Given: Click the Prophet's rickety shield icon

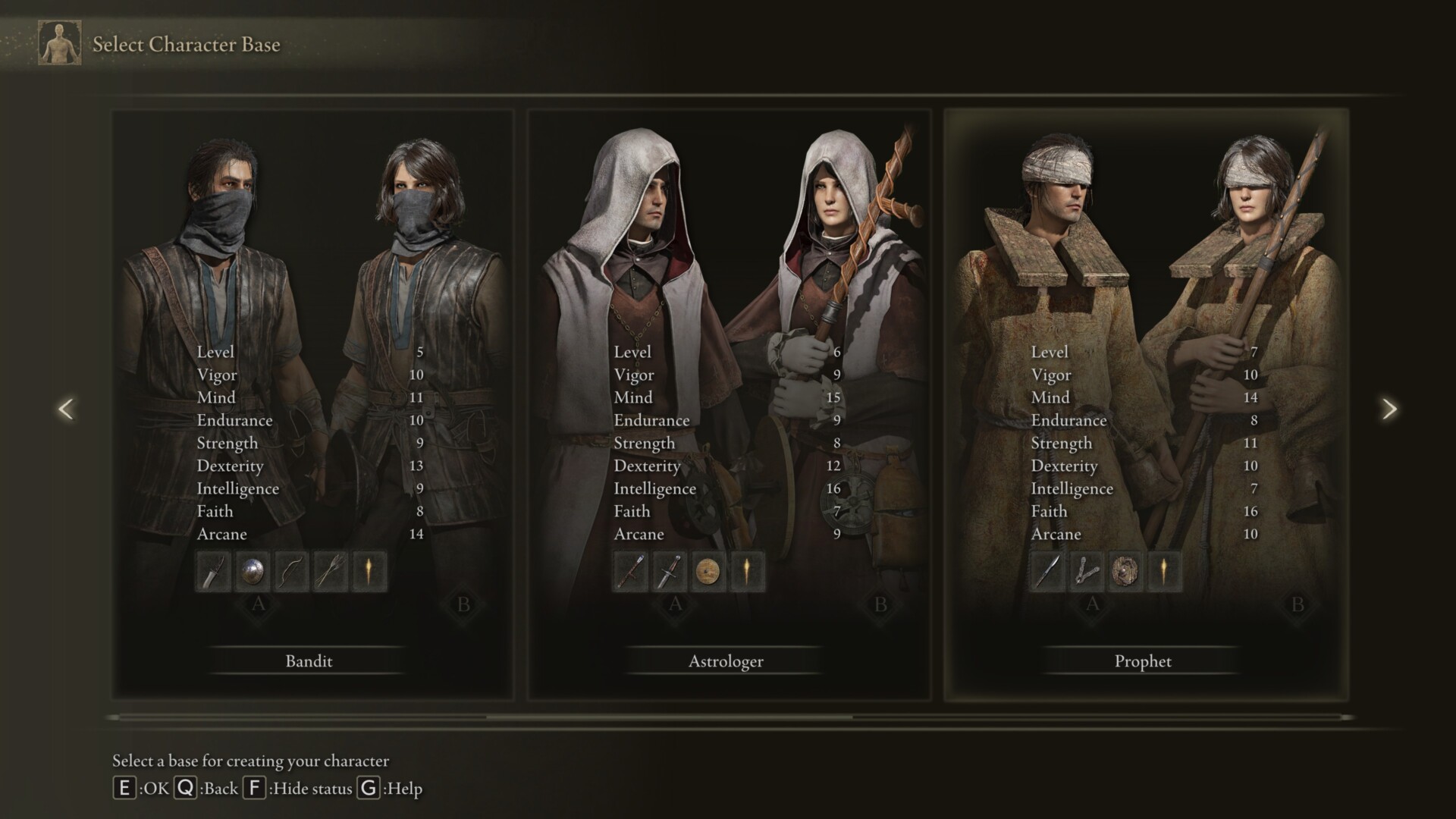Looking at the screenshot, I should click(x=1126, y=571).
